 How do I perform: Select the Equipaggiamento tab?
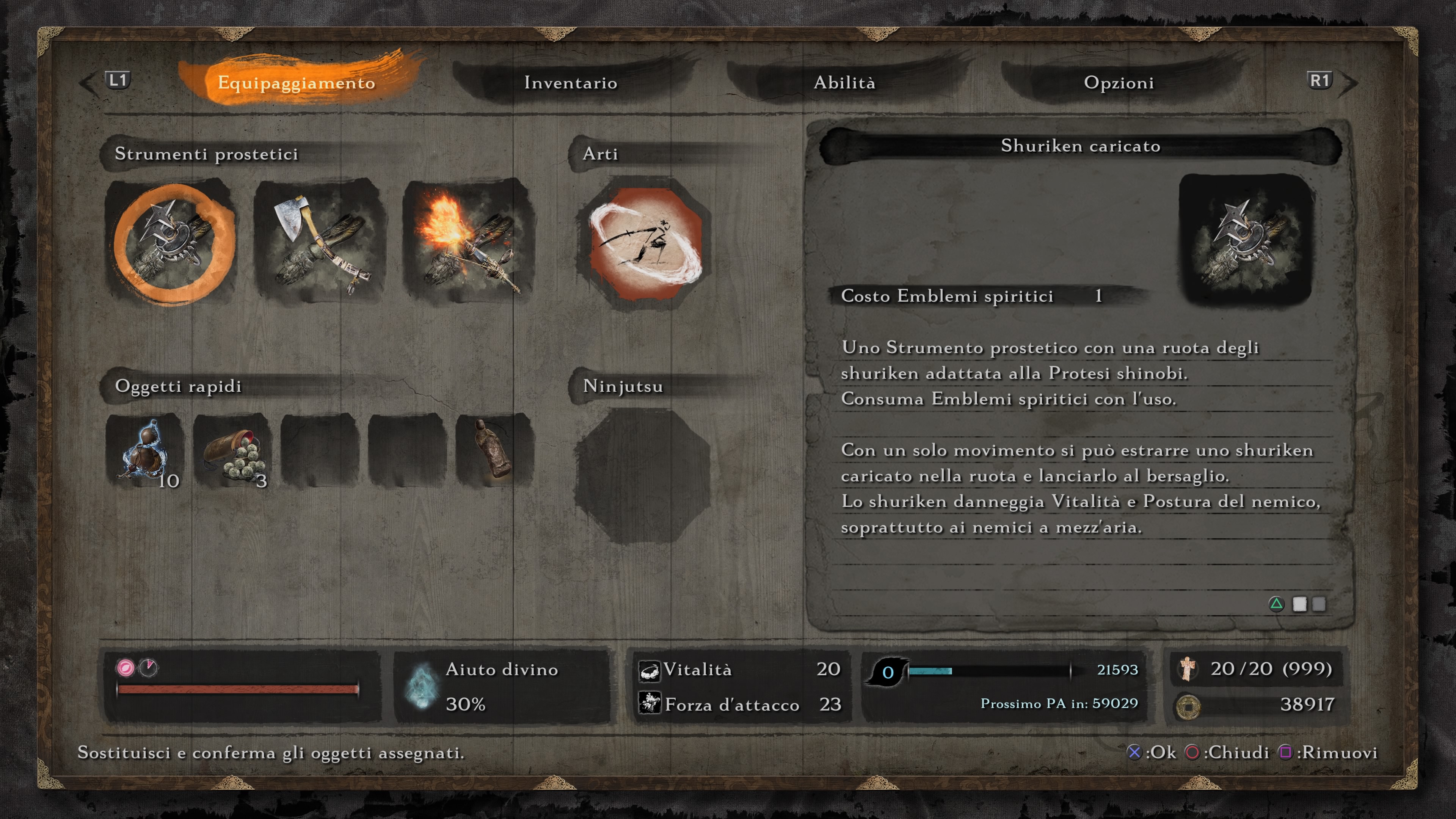point(296,83)
